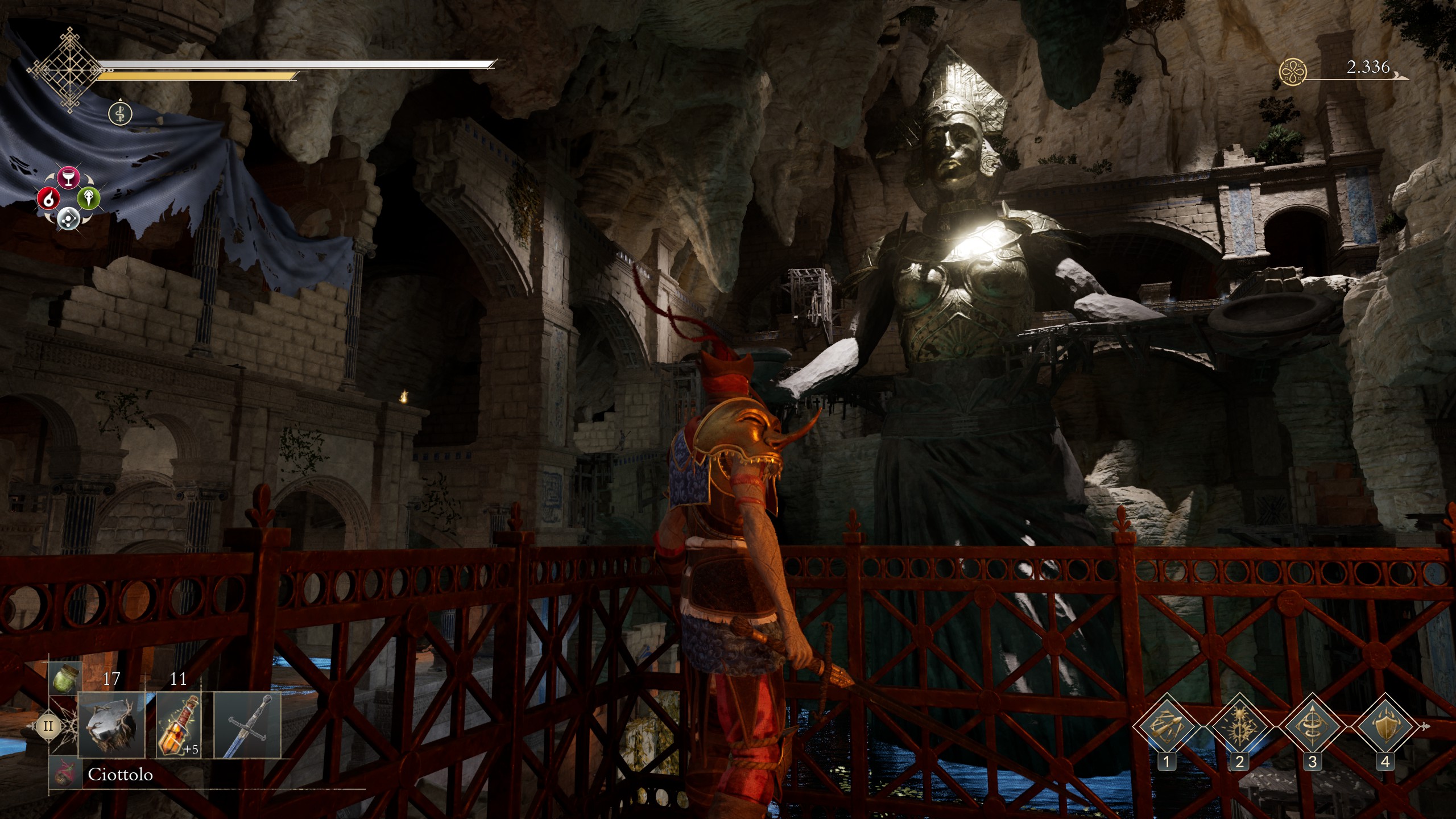Activate the spear-throw ability in slot 1
1456x819 pixels.
(1167, 727)
